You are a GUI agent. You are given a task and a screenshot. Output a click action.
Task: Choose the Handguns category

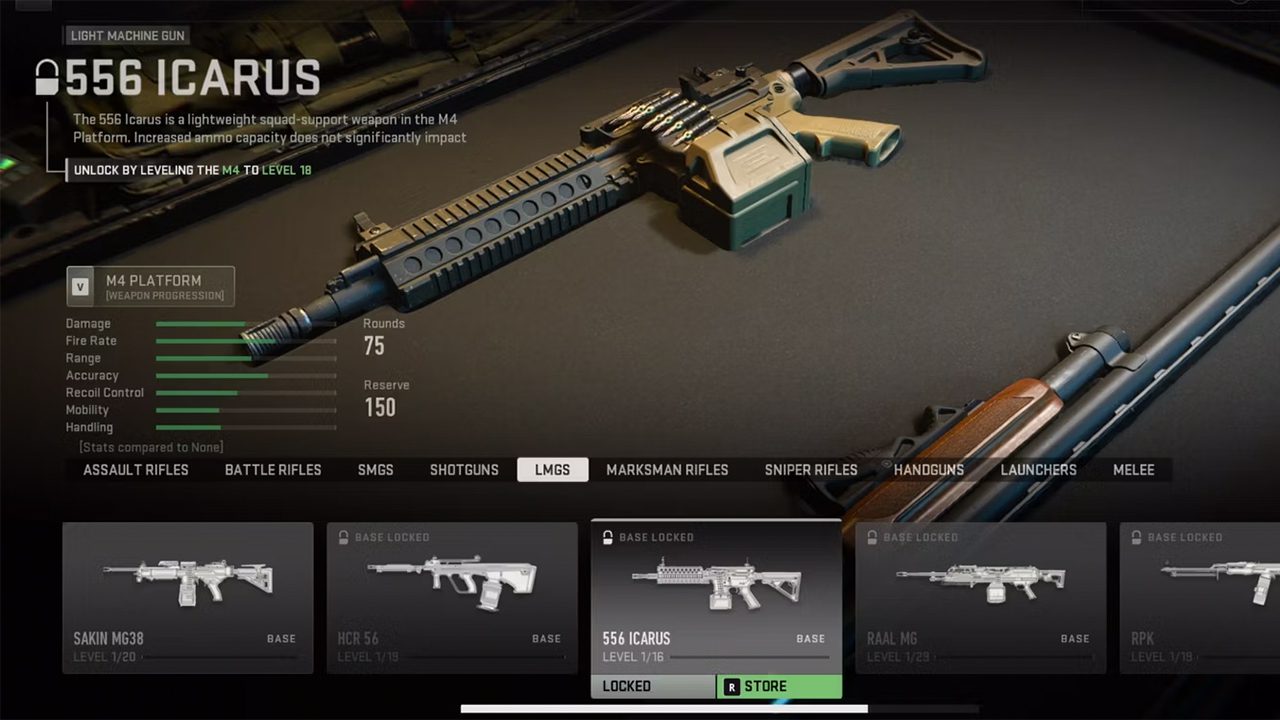coord(929,470)
